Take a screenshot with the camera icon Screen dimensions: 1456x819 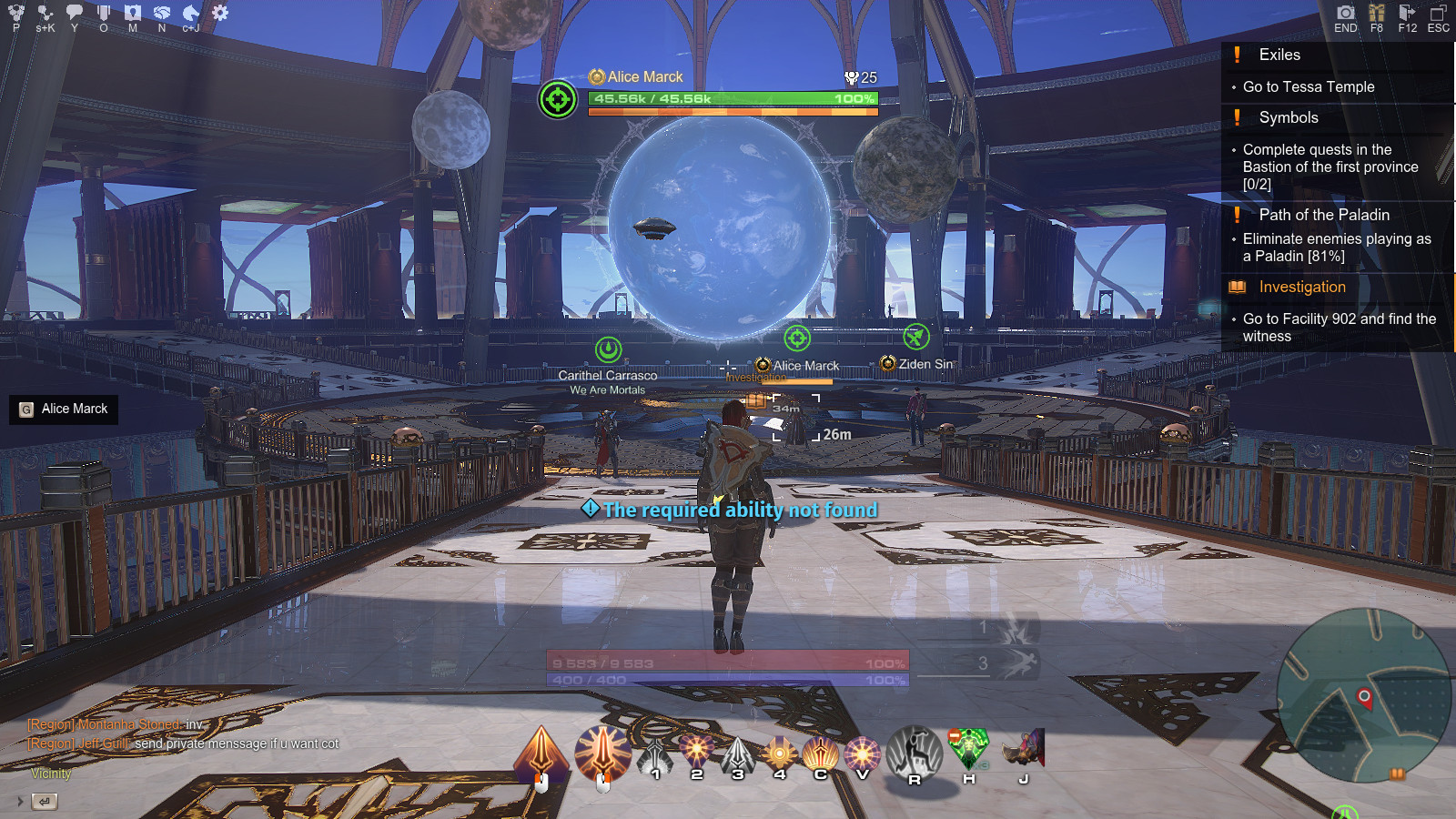tap(1345, 13)
